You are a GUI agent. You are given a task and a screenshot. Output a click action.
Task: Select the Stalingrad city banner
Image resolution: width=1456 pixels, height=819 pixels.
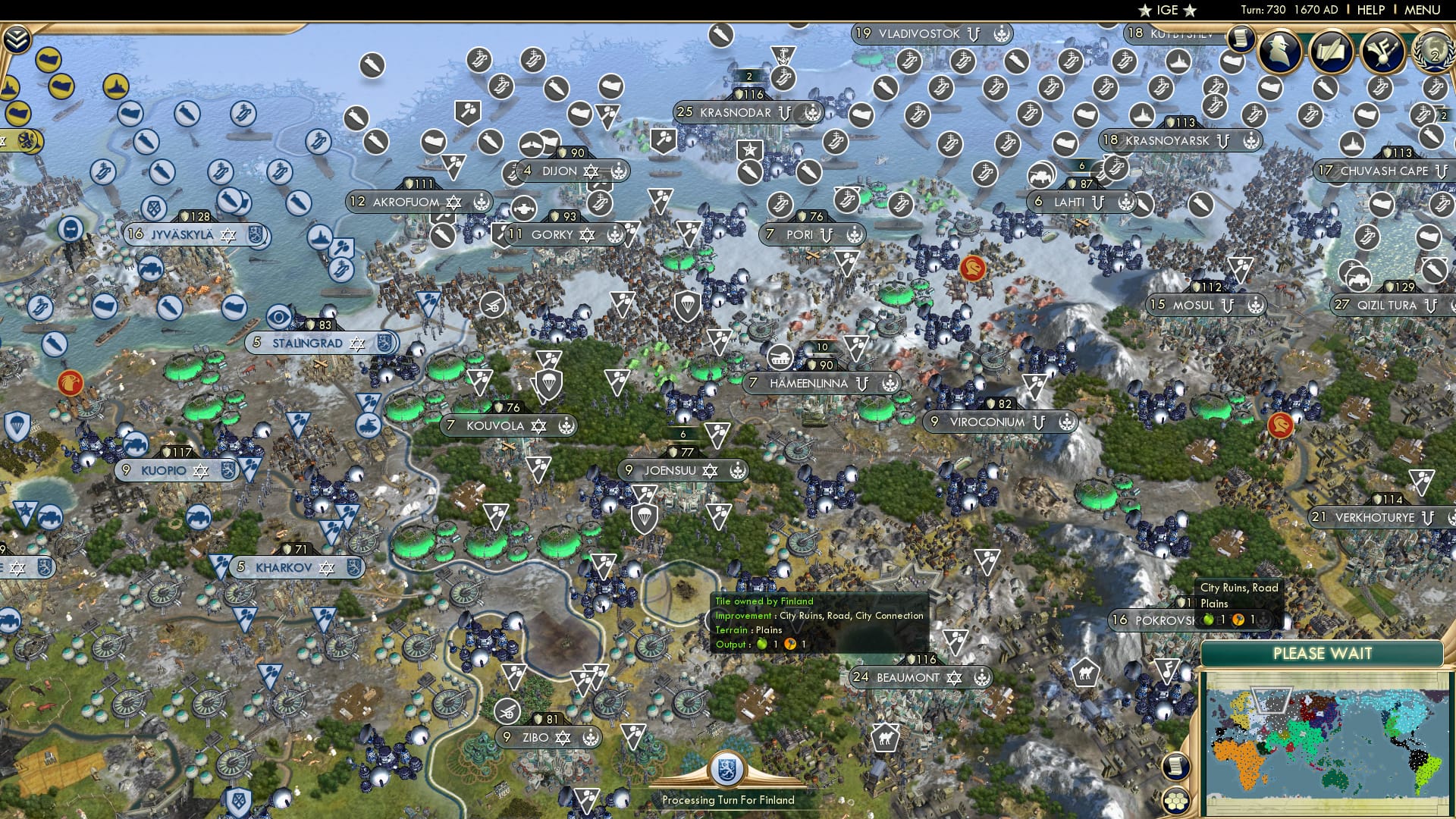coord(309,343)
